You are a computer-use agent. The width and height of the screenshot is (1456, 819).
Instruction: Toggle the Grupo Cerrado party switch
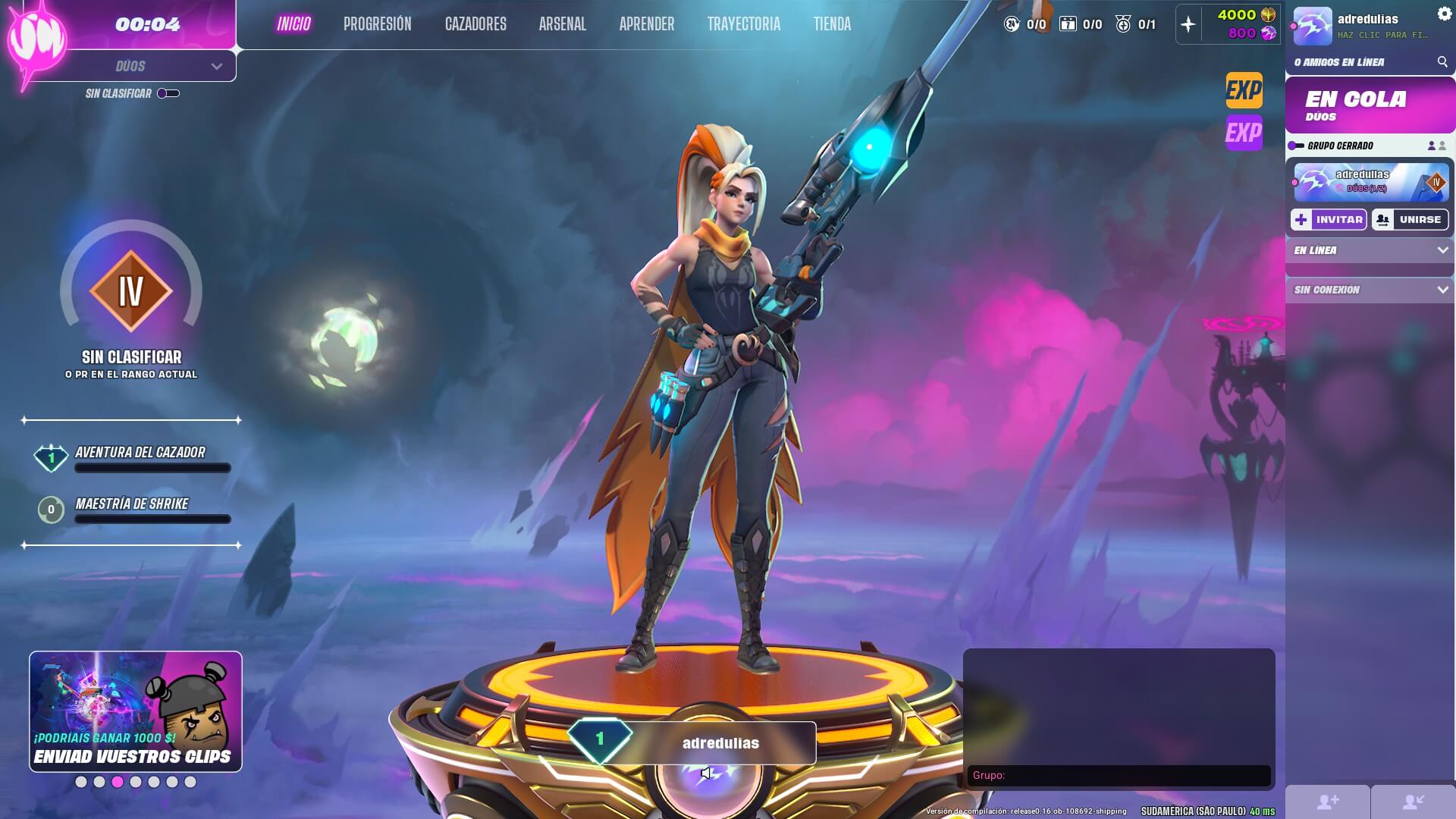coord(1296,146)
